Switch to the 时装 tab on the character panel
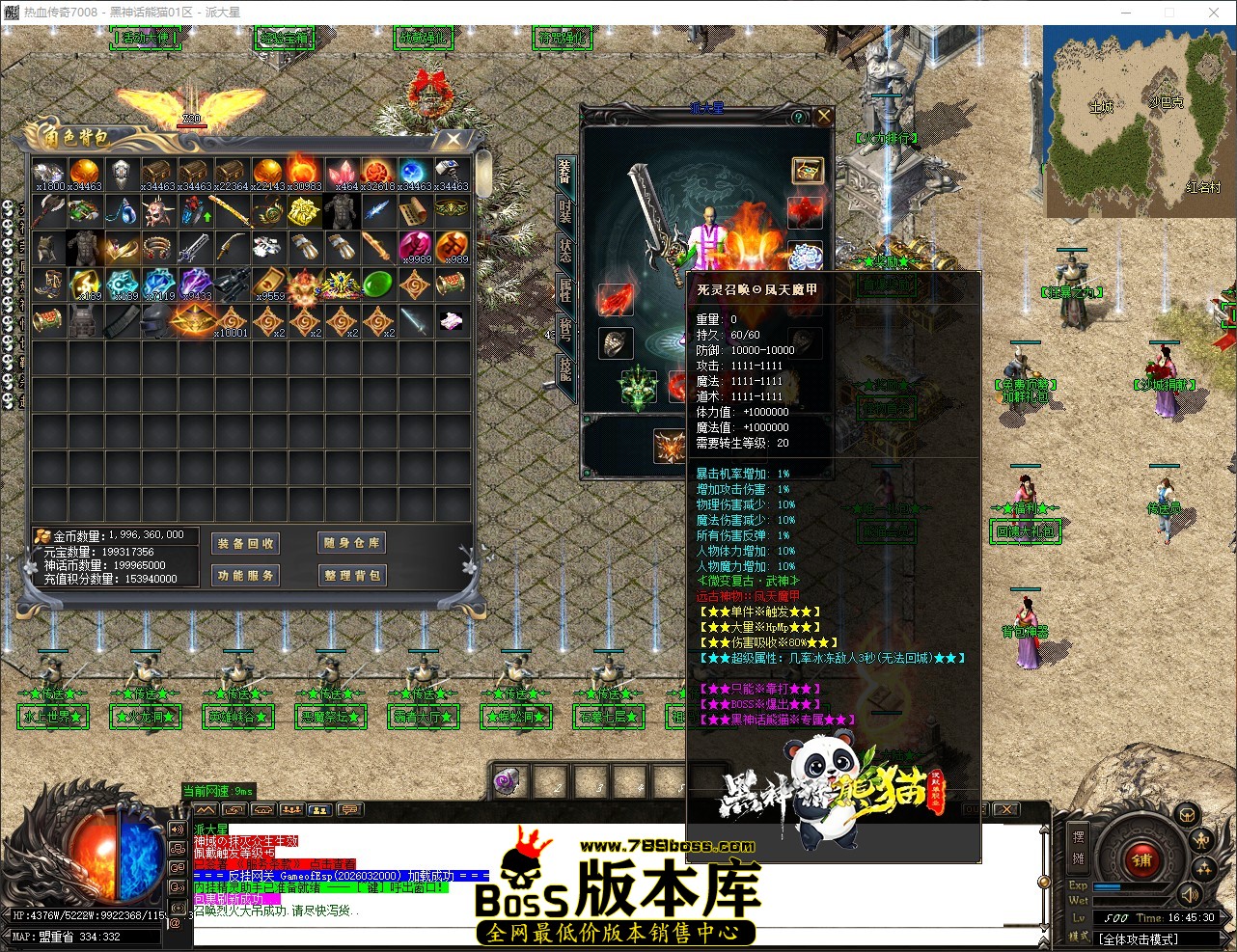 tap(565, 212)
